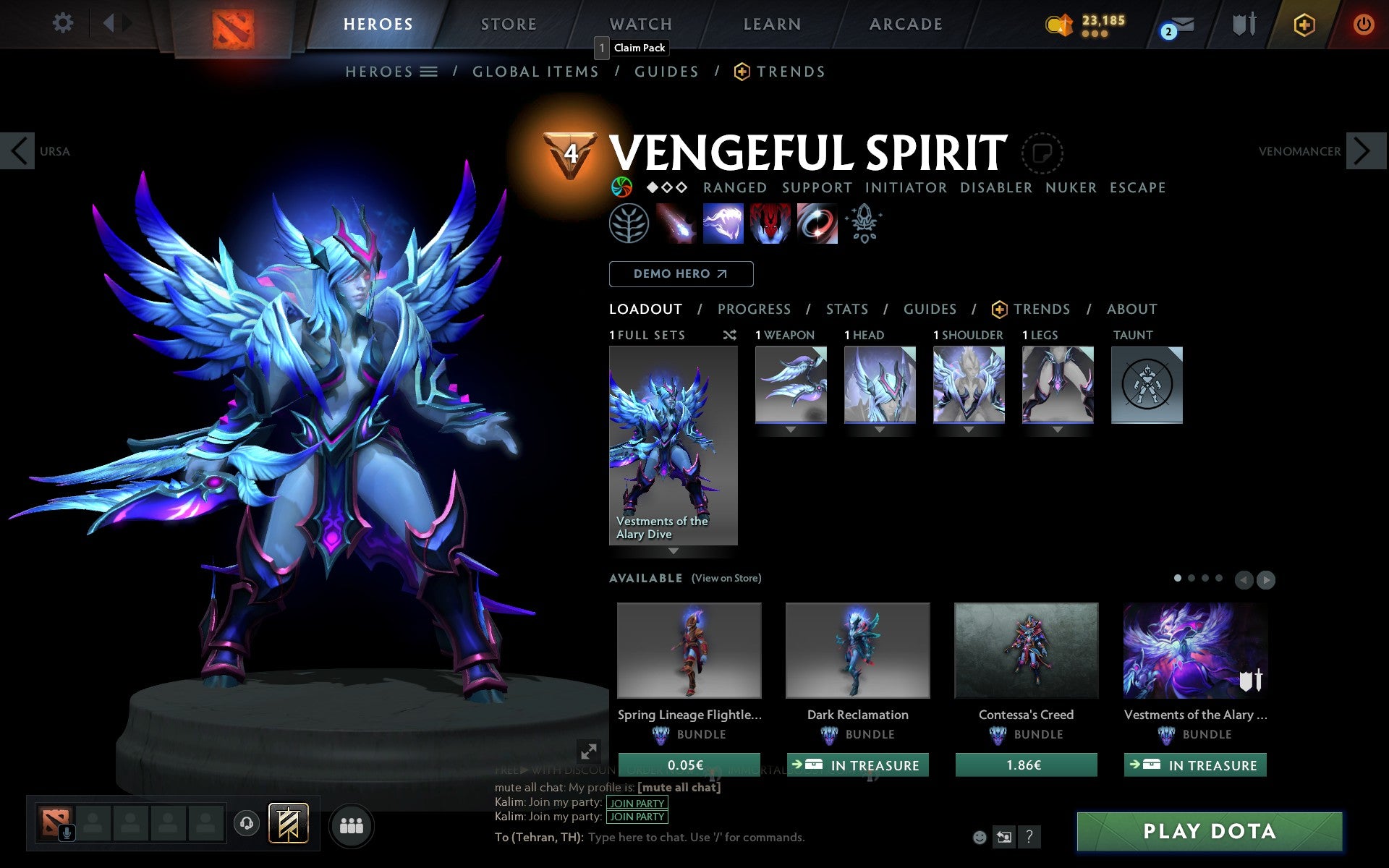The width and height of the screenshot is (1389, 868).
Task: Open the Settings gear
Action: click(x=64, y=23)
